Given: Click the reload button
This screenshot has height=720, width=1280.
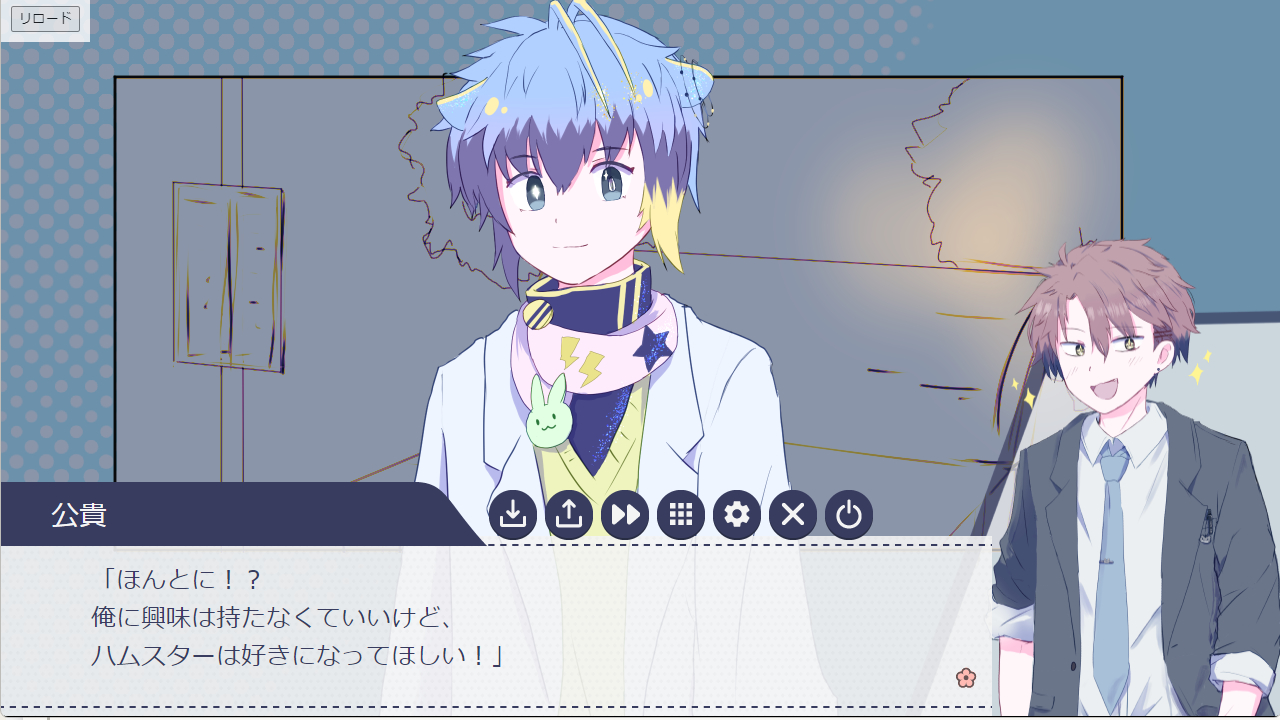Looking at the screenshot, I should [x=45, y=19].
